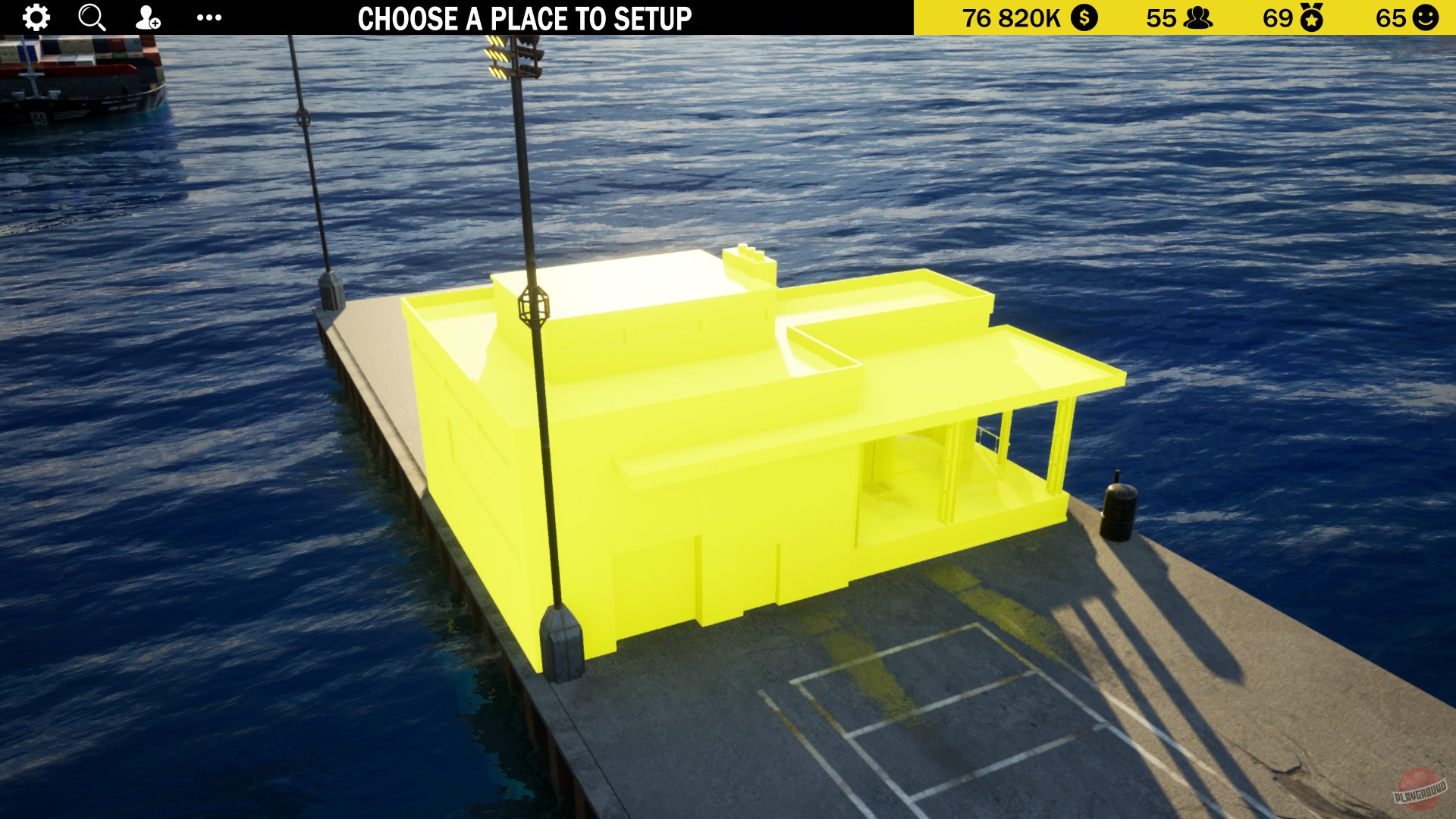
Task: Click the CHOOSE A PLACE TO SETUP banner
Action: [x=527, y=17]
